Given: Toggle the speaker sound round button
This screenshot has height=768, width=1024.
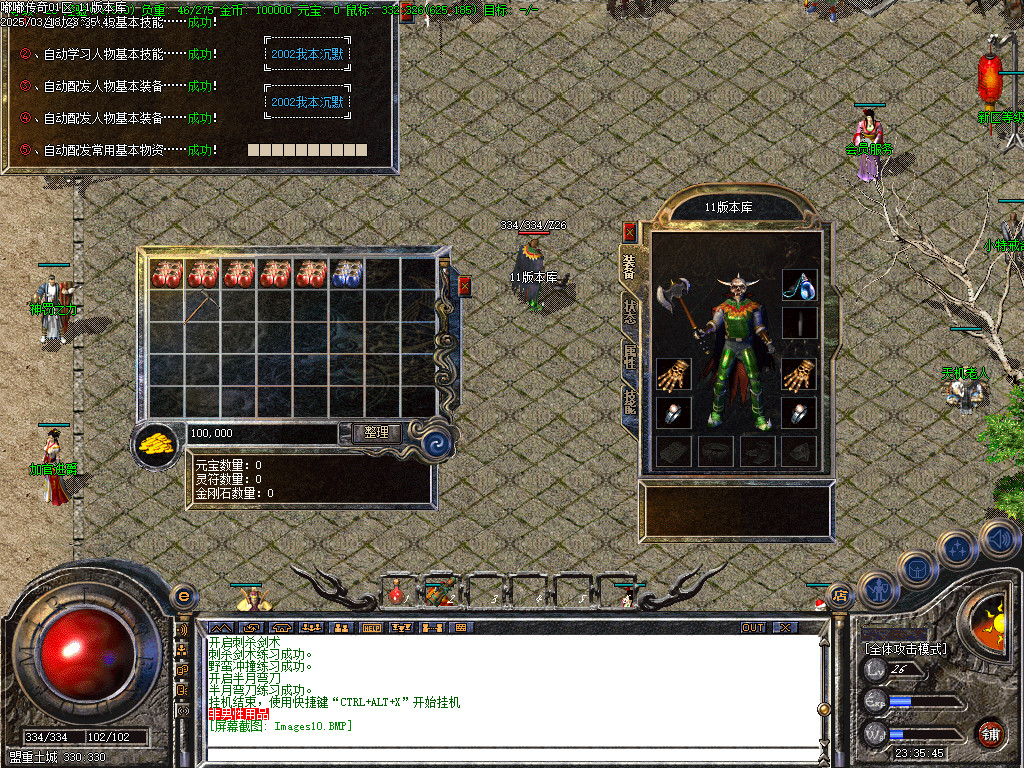Looking at the screenshot, I should tap(998, 539).
